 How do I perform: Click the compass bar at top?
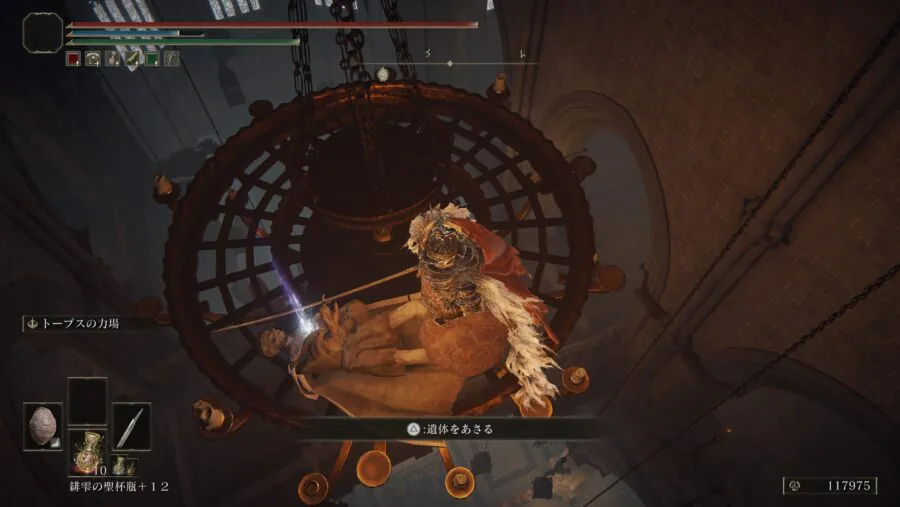(449, 64)
